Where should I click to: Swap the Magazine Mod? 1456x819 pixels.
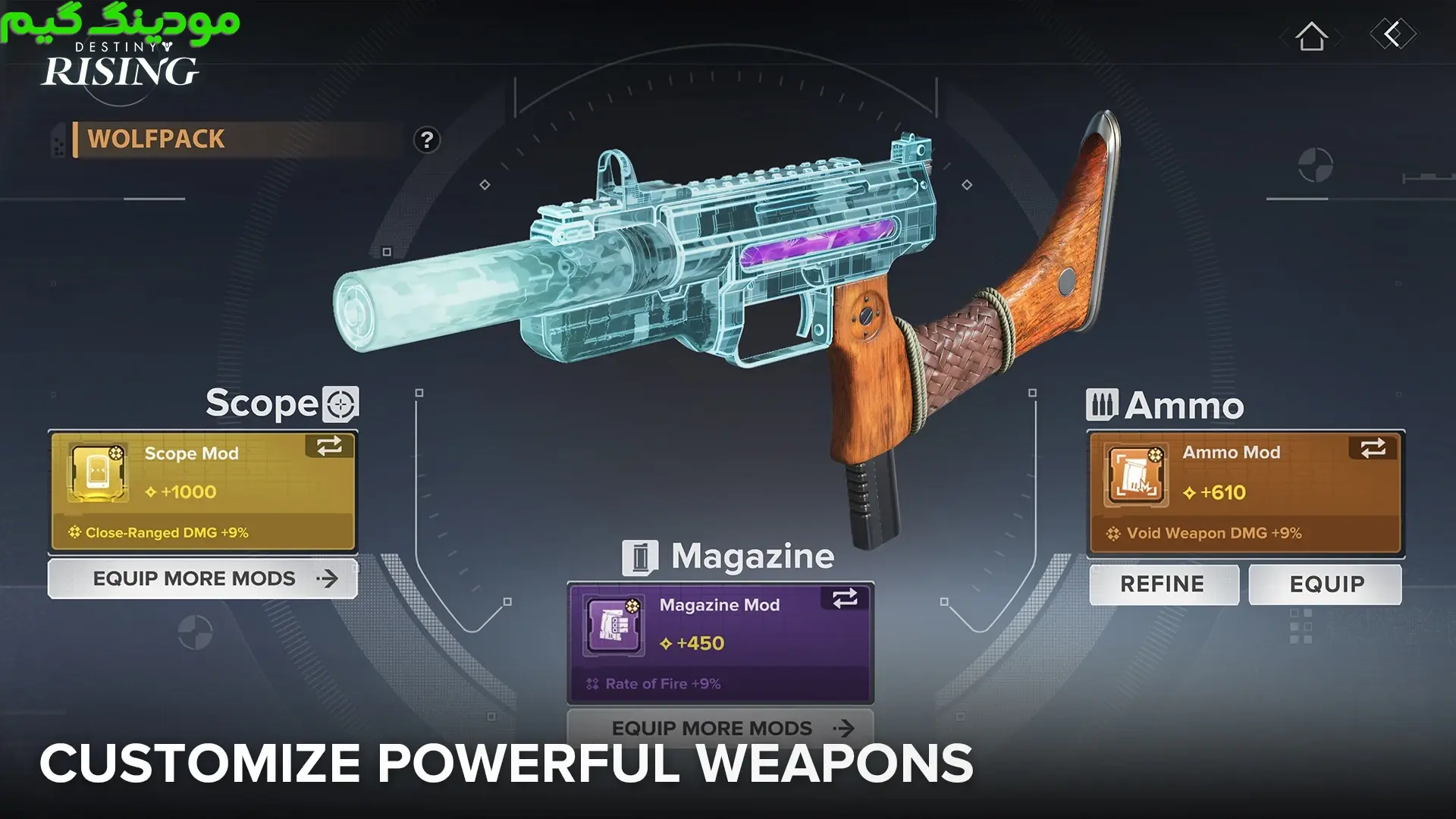click(x=845, y=598)
